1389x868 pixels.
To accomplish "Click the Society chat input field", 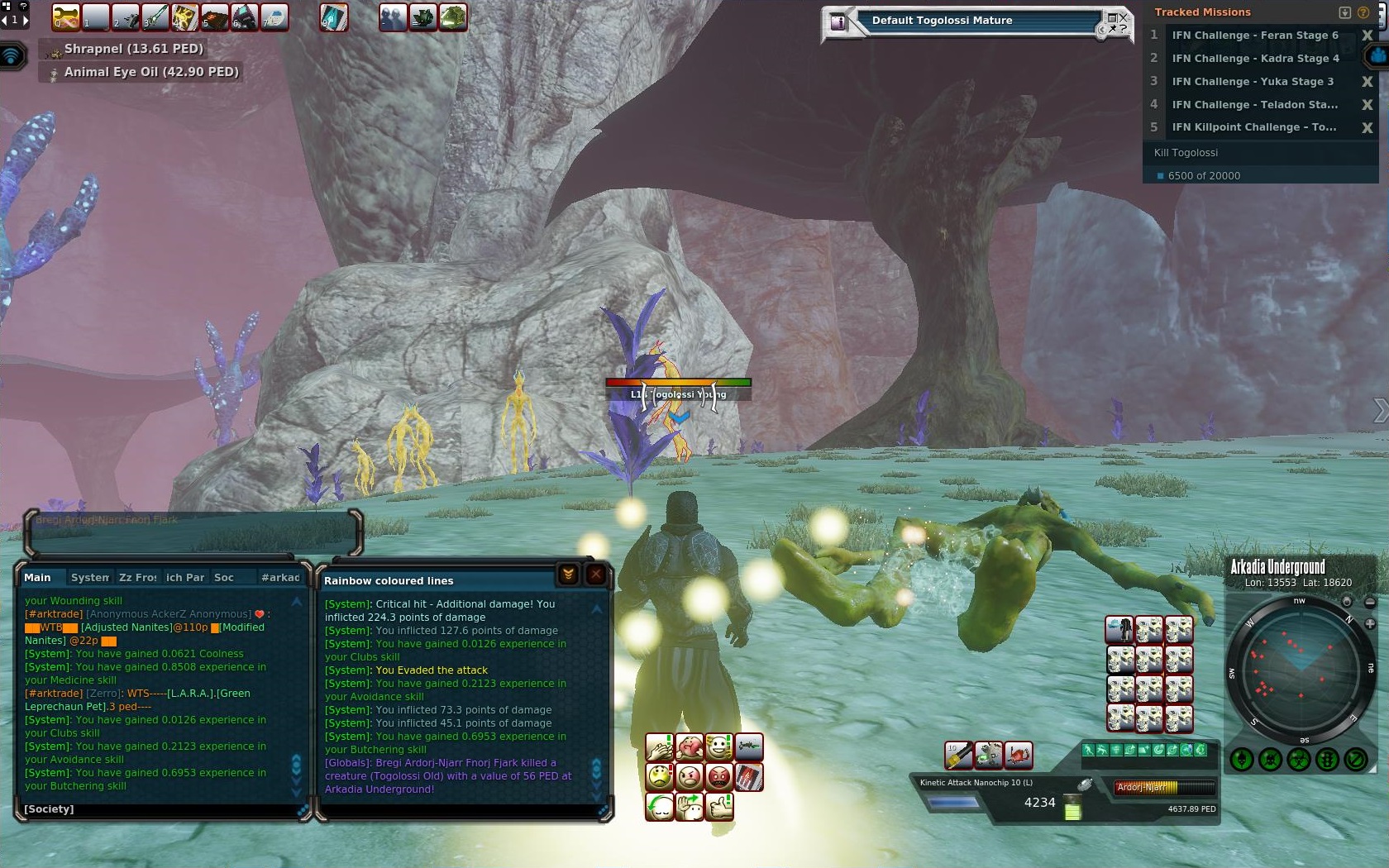I will click(157, 809).
